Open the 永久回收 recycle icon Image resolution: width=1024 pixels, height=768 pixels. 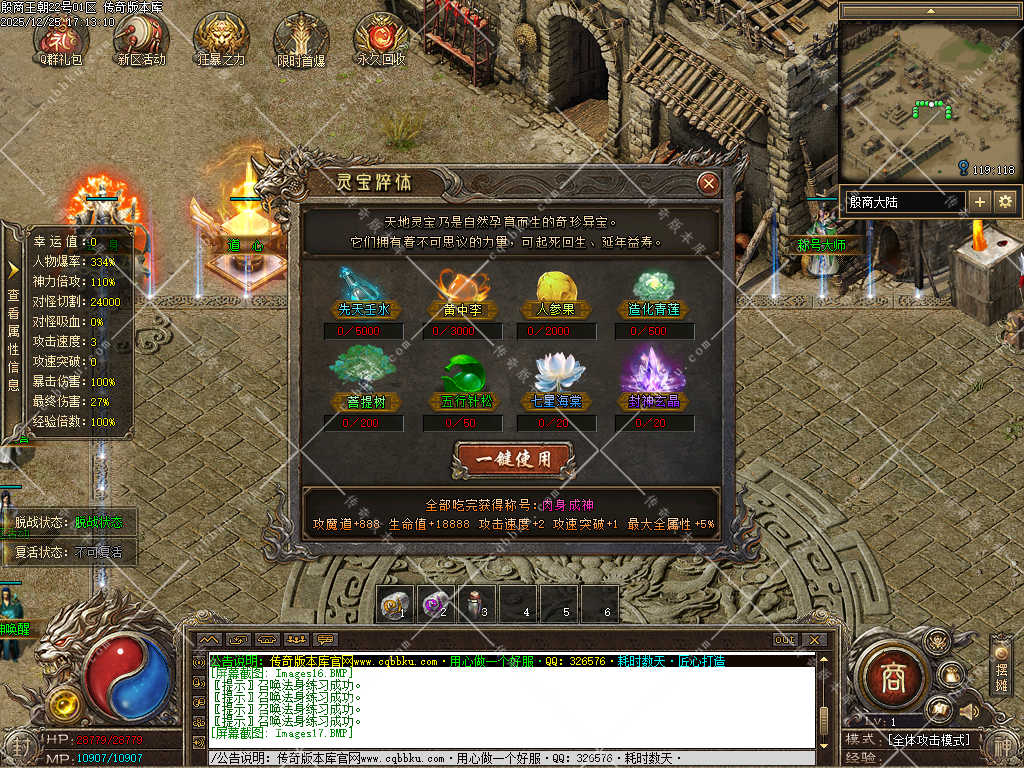(381, 37)
